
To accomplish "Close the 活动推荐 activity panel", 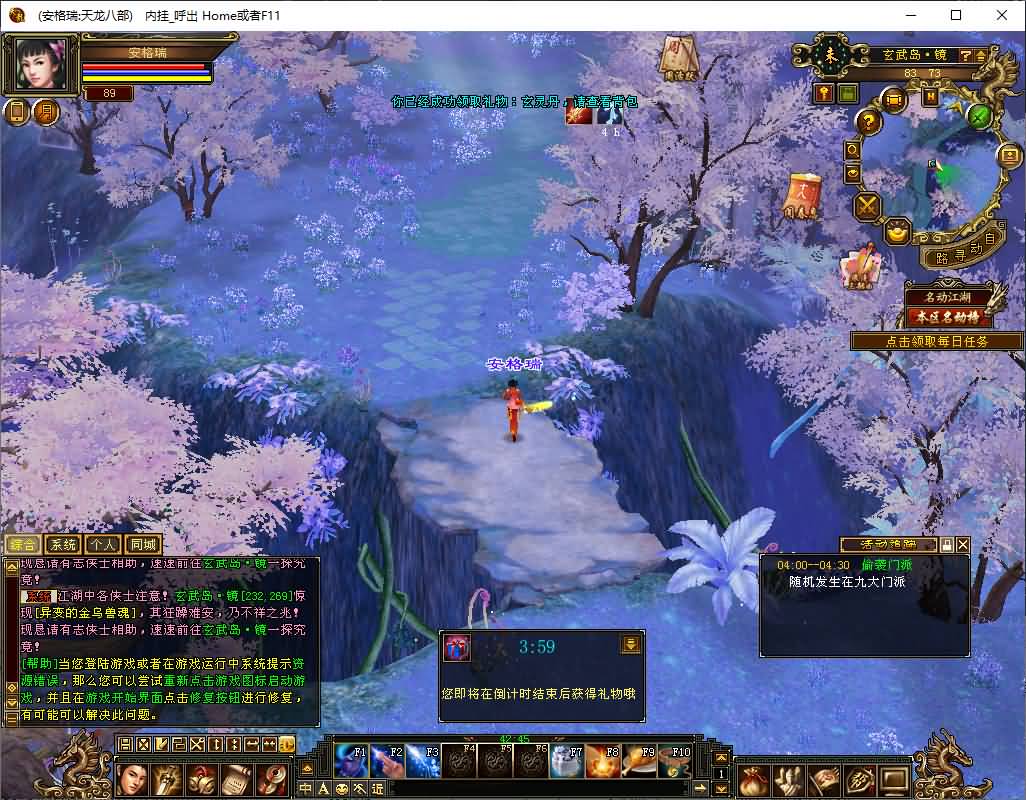I will pos(962,545).
